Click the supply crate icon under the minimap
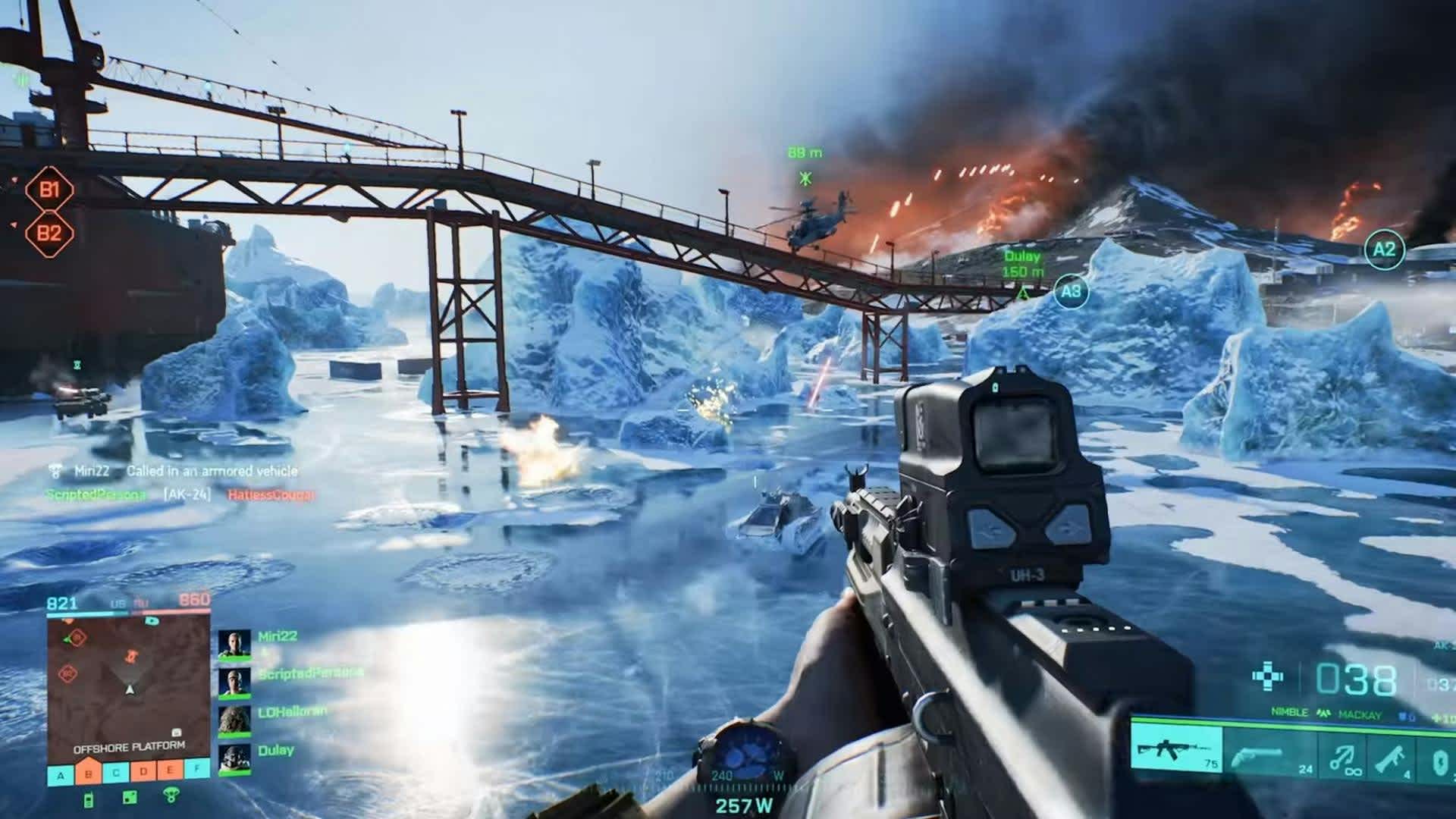Image resolution: width=1456 pixels, height=819 pixels. (x=130, y=797)
